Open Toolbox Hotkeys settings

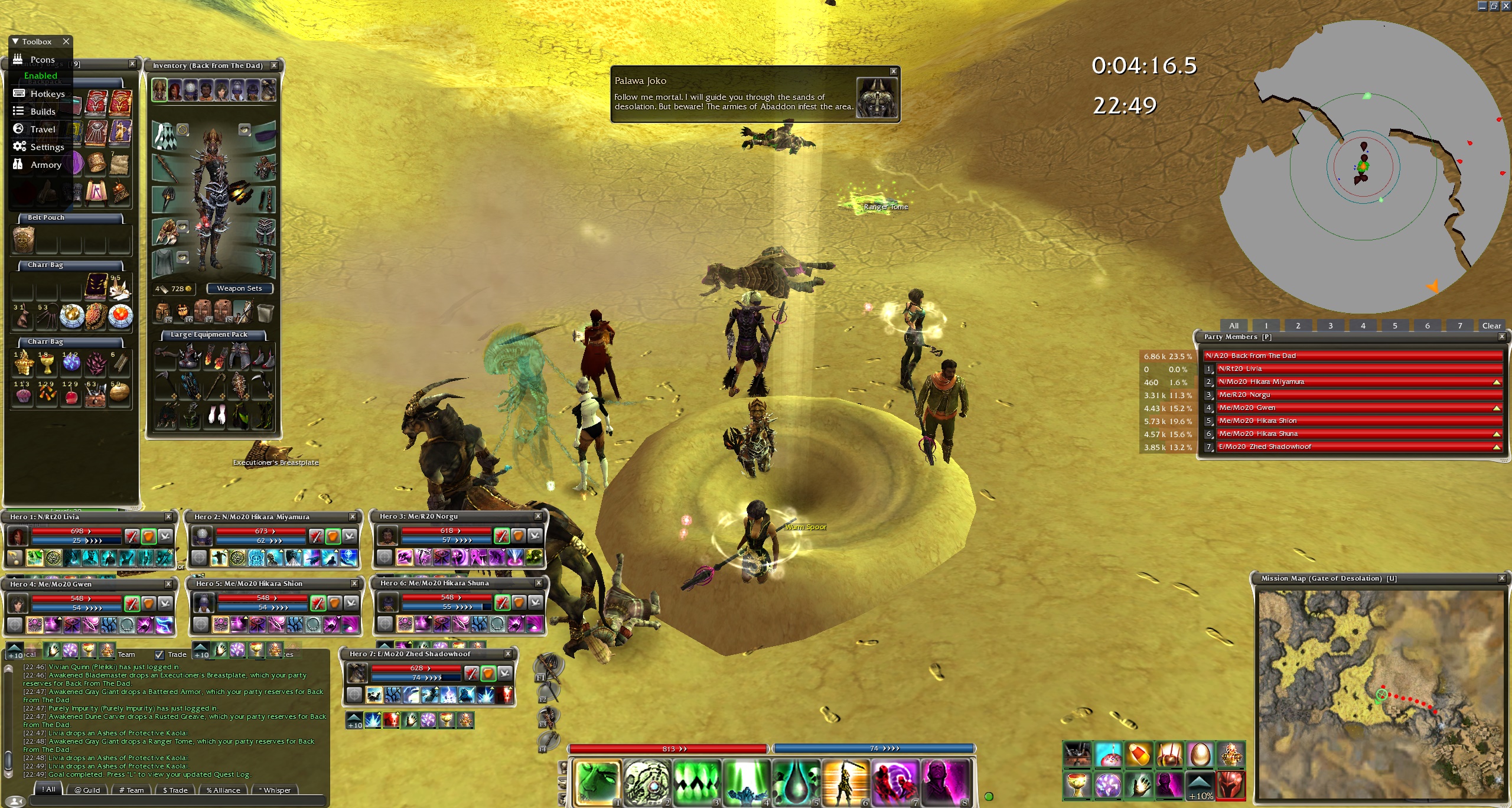click(x=47, y=94)
